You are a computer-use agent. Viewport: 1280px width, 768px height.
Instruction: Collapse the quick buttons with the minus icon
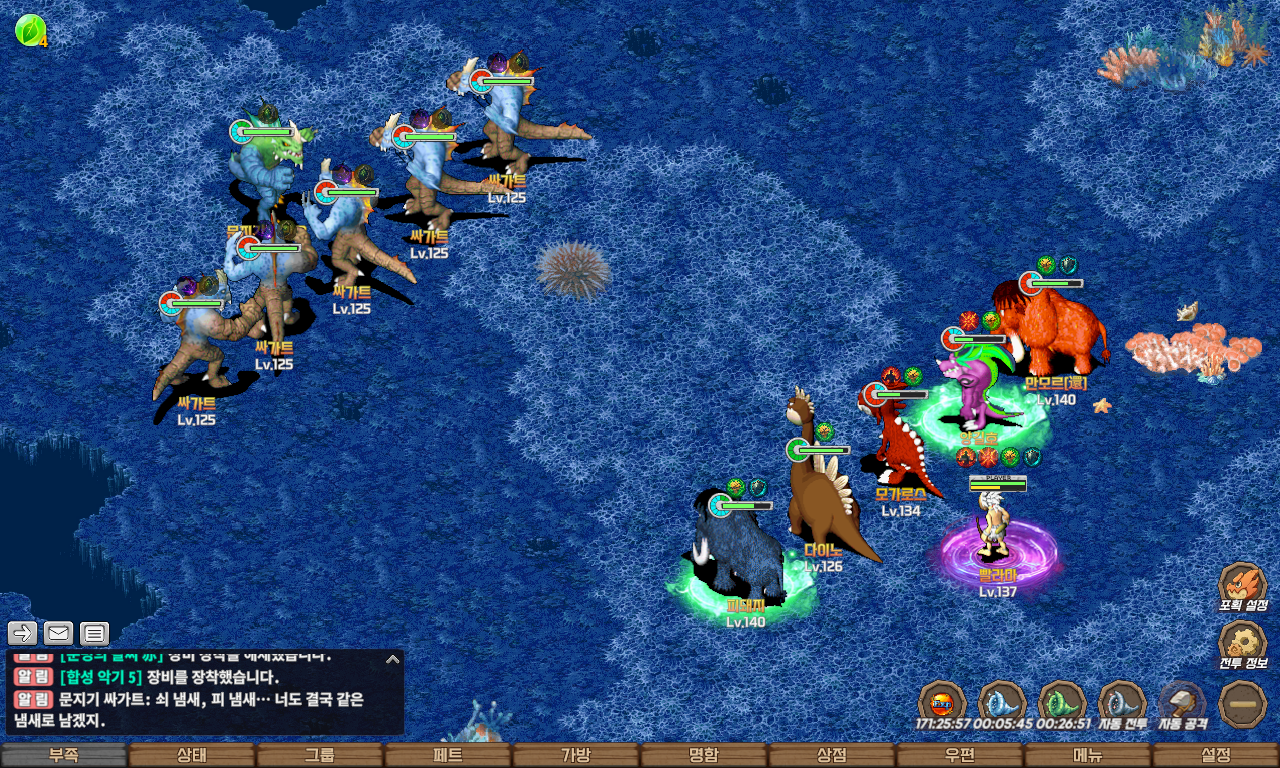point(1243,702)
